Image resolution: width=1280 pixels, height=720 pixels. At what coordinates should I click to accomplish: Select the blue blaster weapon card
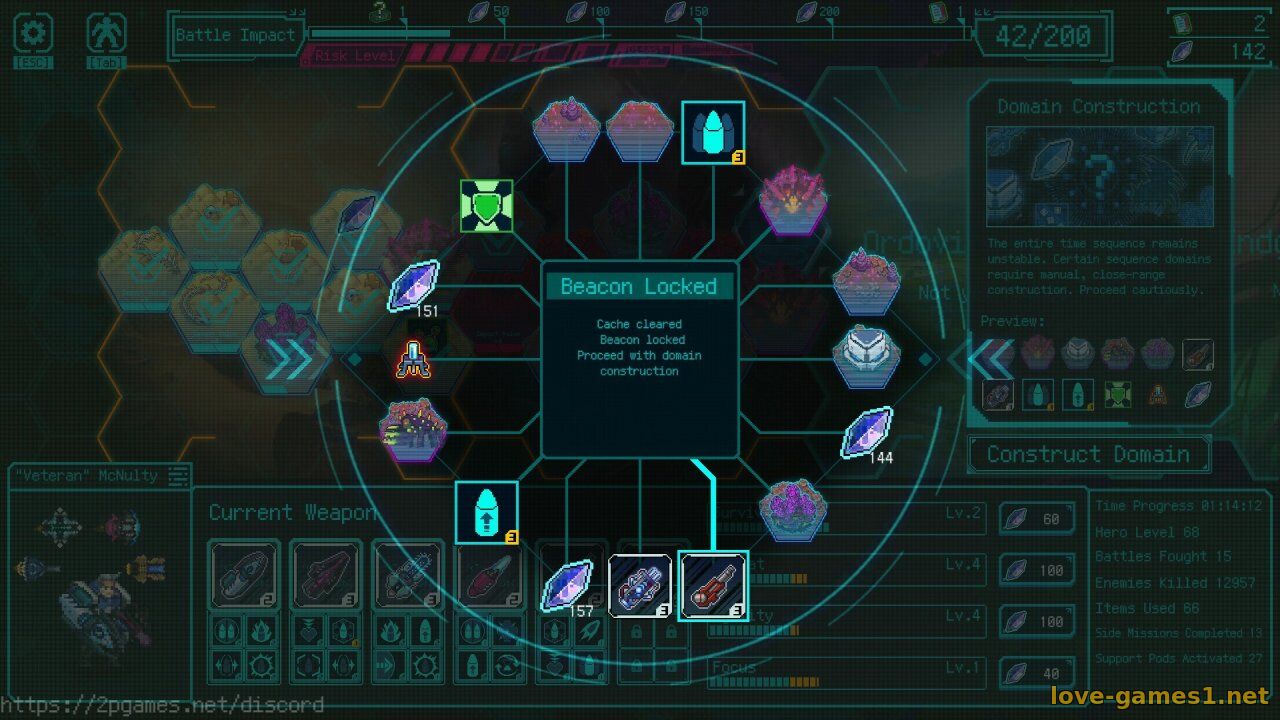640,585
